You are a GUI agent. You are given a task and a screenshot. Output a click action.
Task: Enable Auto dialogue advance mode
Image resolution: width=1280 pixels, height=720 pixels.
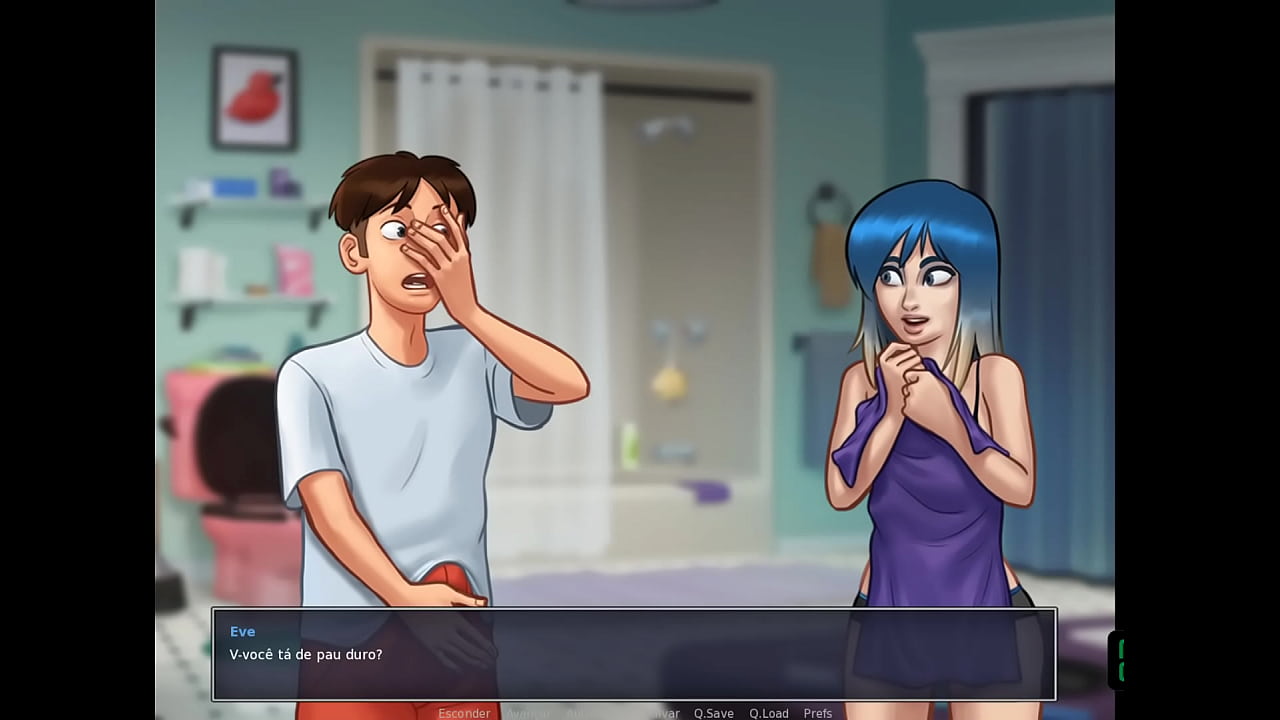click(575, 713)
